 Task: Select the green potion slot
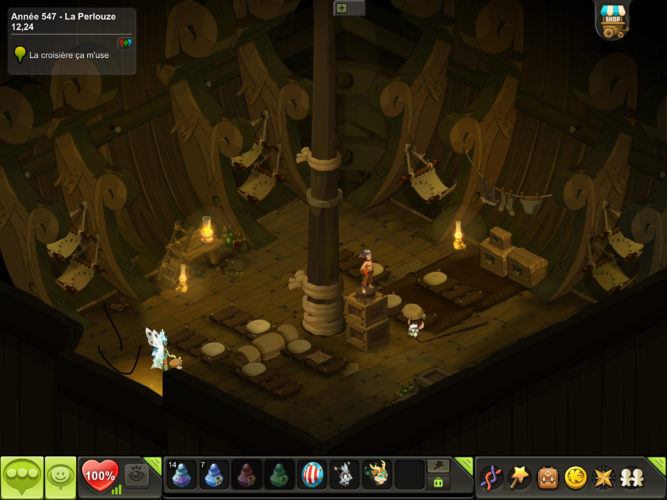[280, 474]
